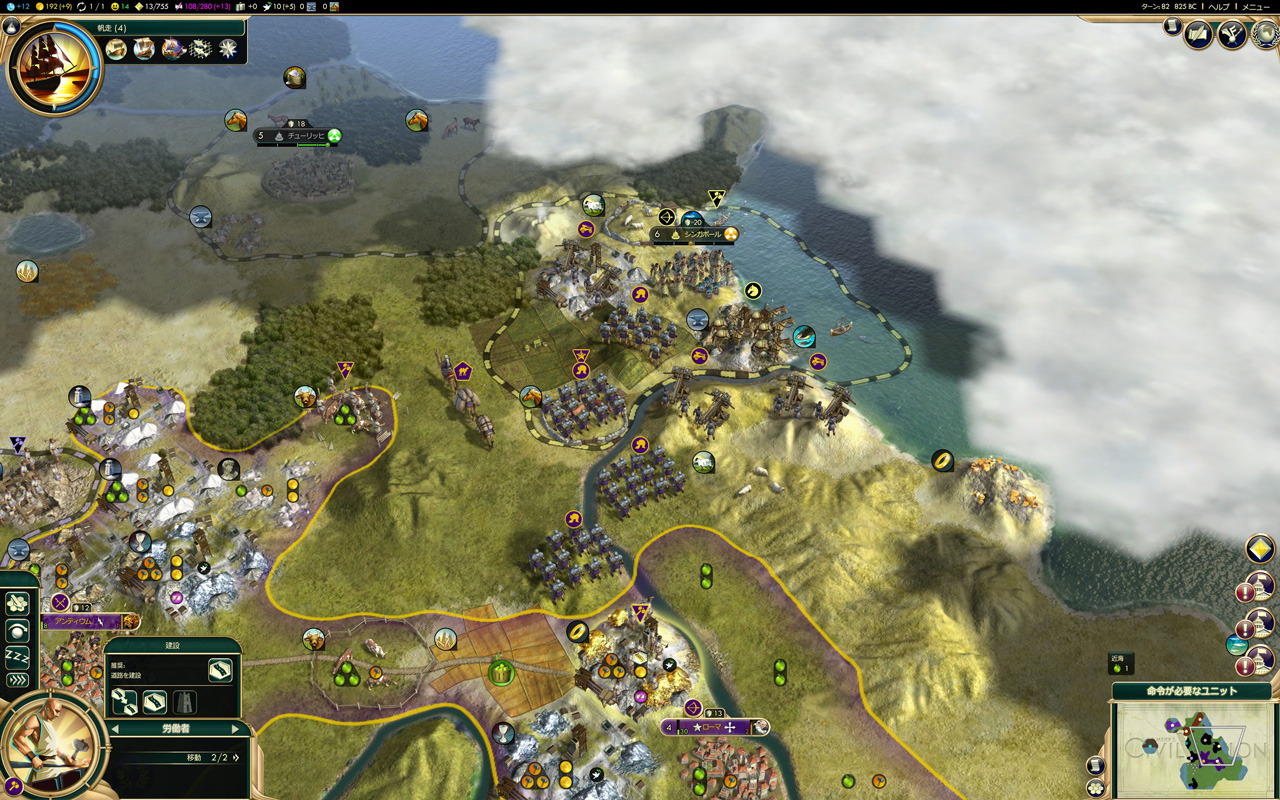Viewport: 1280px width, 800px height.
Task: Click the 命令が必要なユニット button
Action: [1191, 691]
